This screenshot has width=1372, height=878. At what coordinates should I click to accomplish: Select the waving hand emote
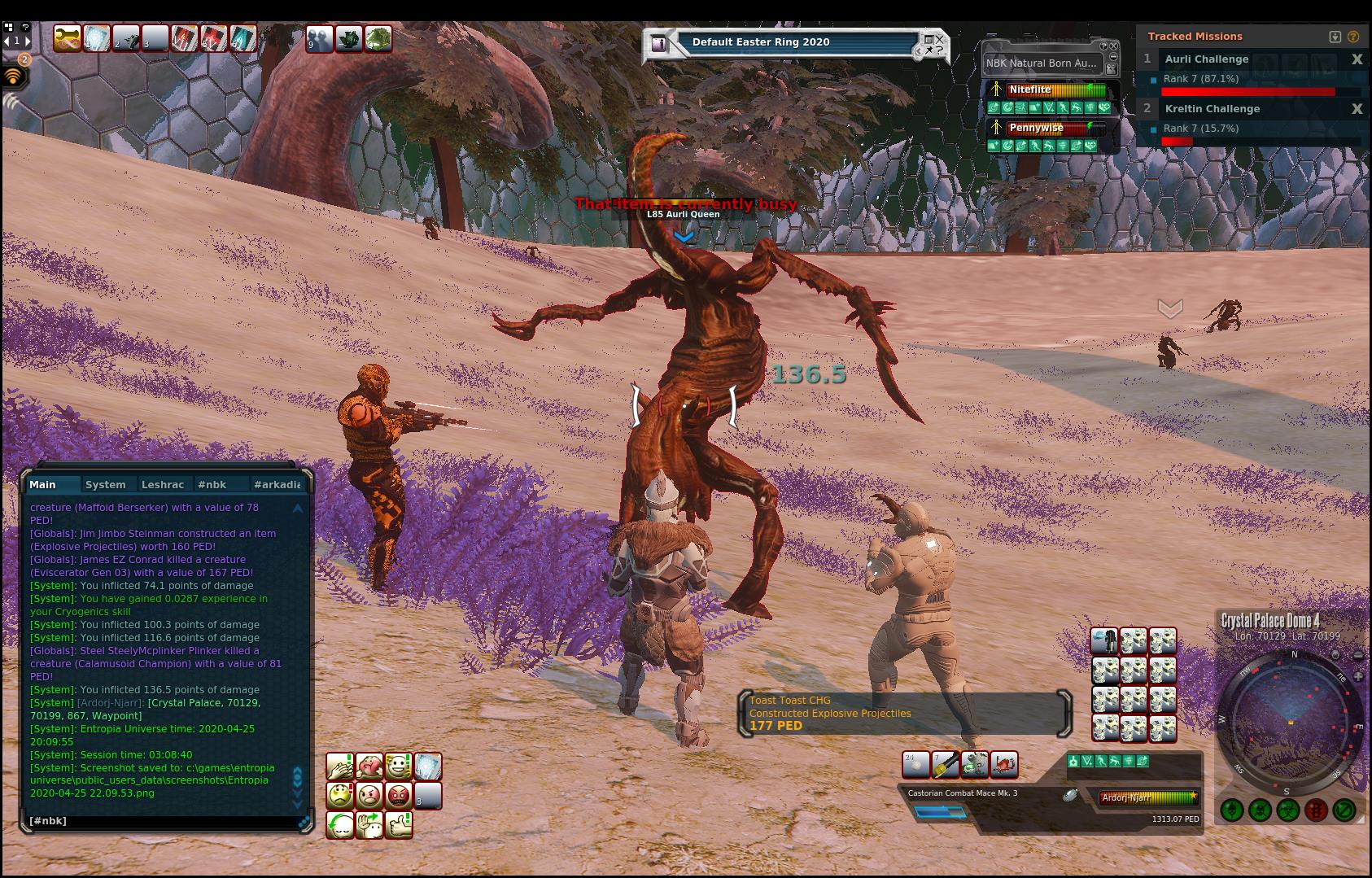click(369, 825)
